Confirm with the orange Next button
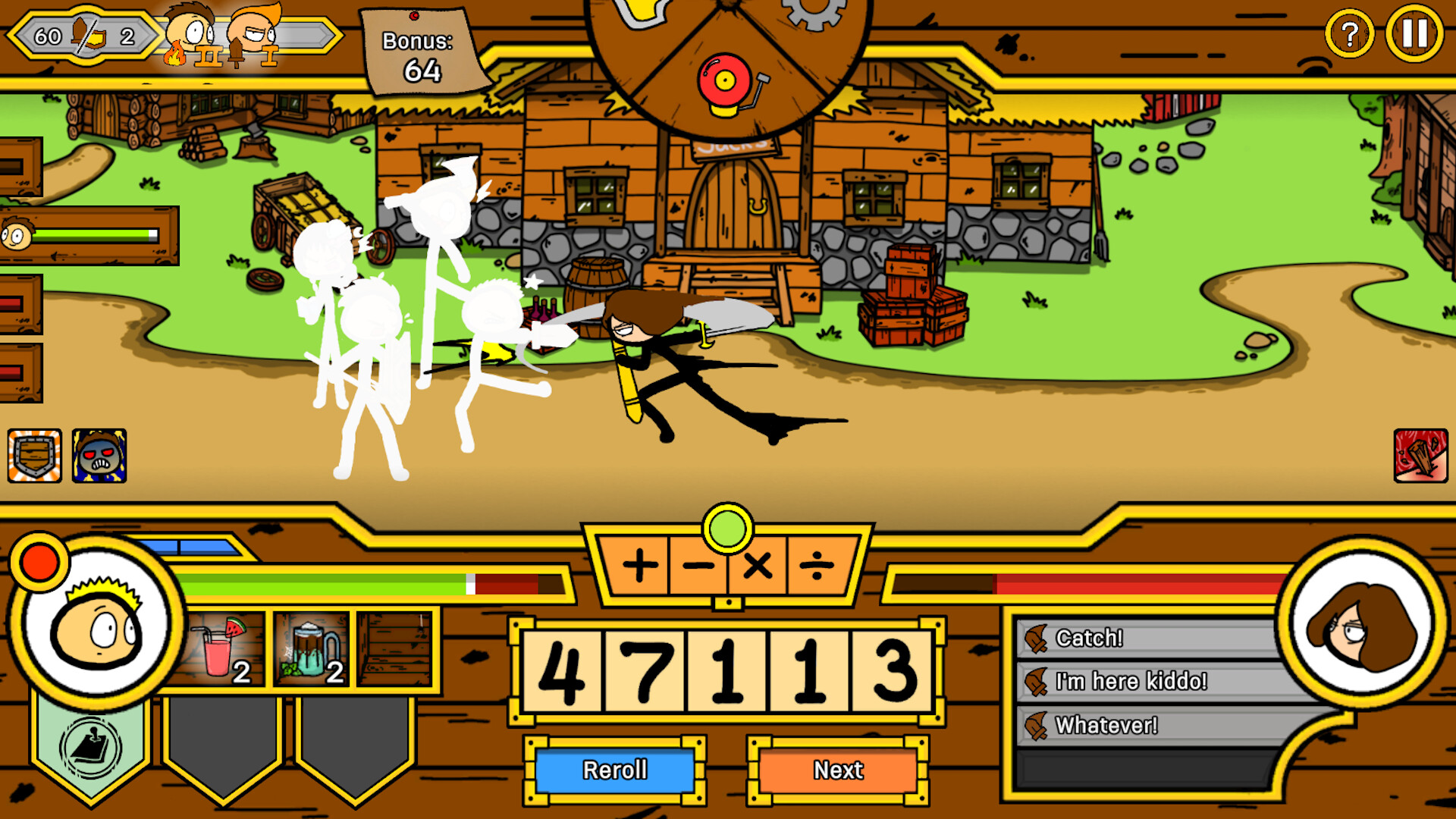This screenshot has width=1456, height=819. (x=837, y=770)
